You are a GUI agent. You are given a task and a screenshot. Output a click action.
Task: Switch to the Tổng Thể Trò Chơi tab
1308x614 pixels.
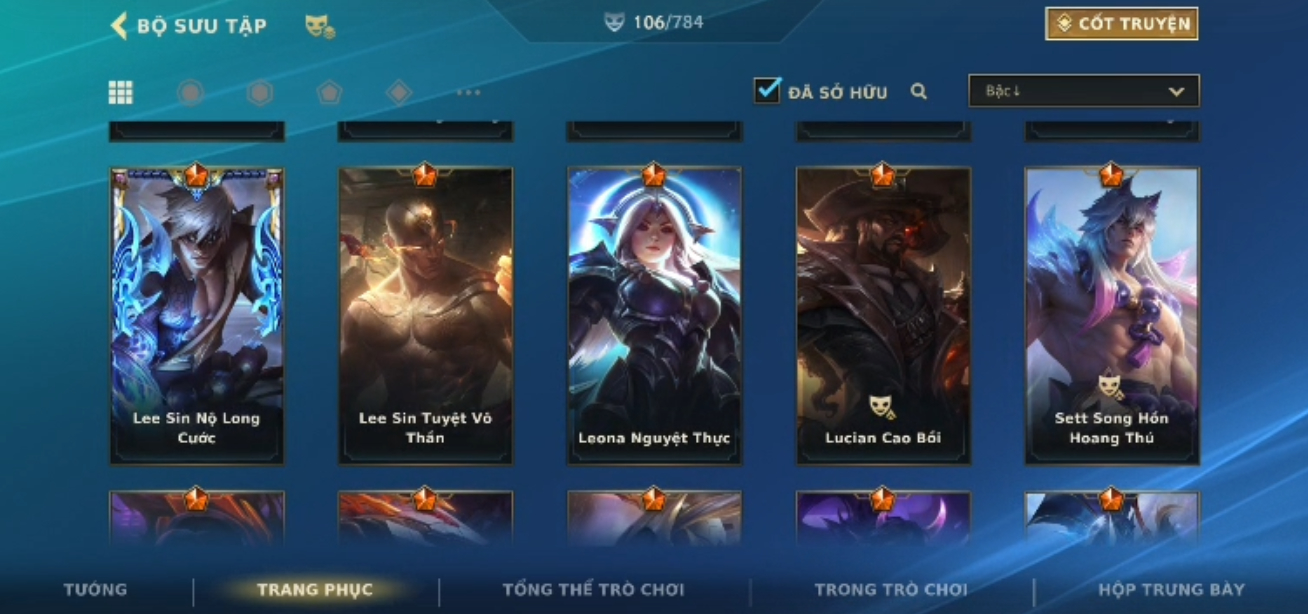point(593,589)
